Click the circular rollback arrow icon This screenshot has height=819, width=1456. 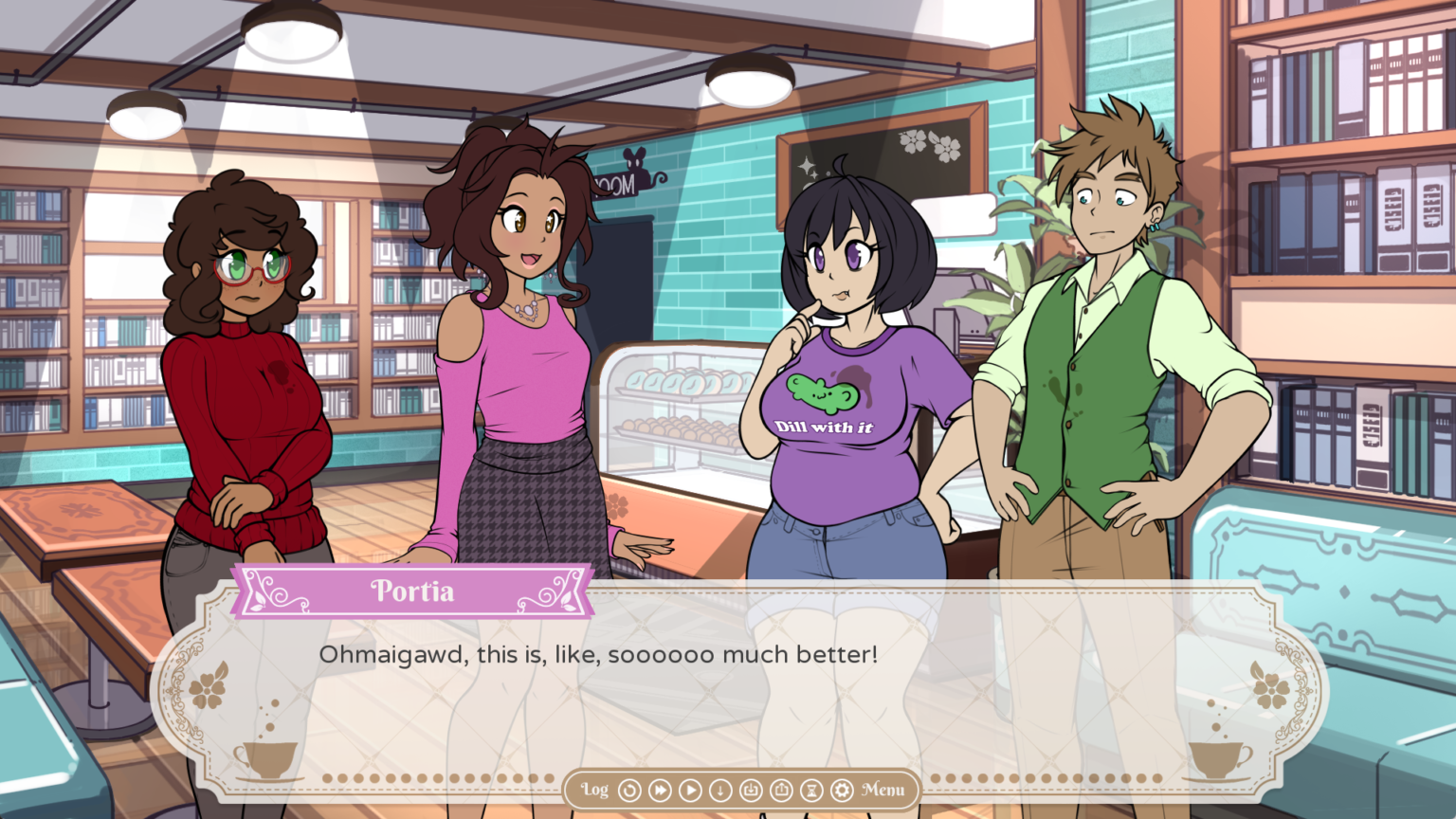[x=629, y=790]
